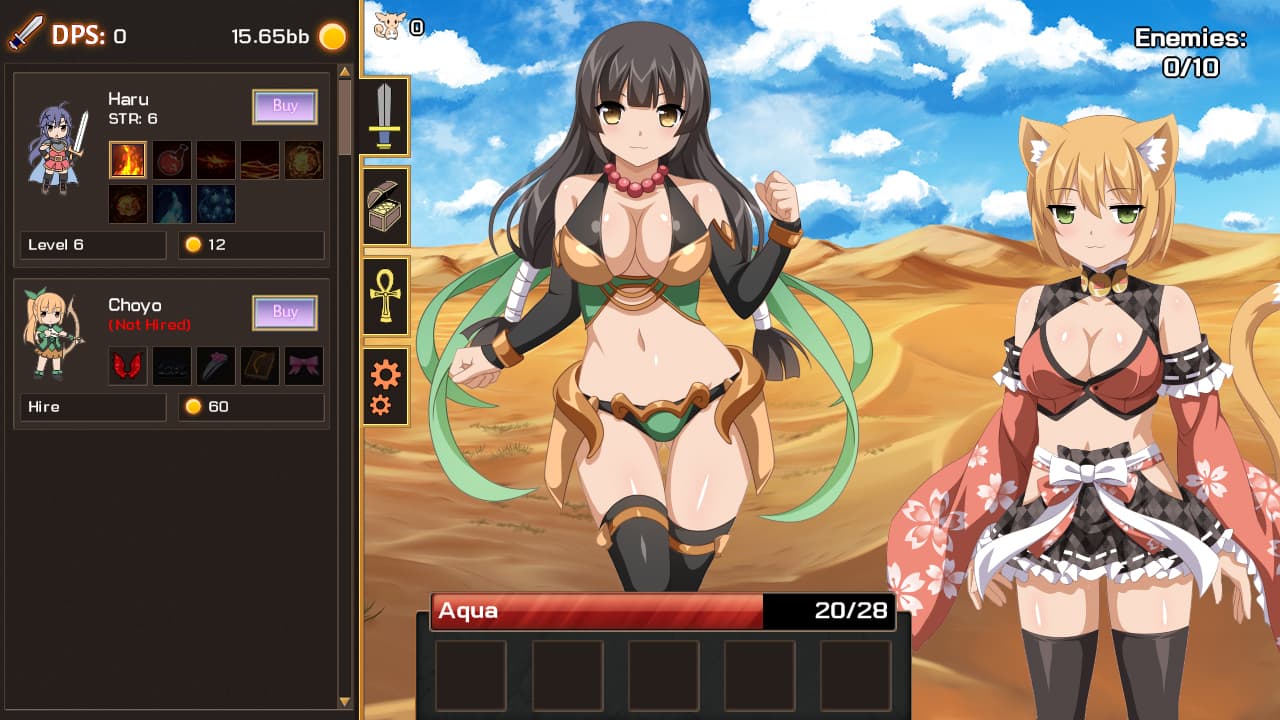Select Haru's fire skill icon
The width and height of the screenshot is (1280, 720).
128,160
